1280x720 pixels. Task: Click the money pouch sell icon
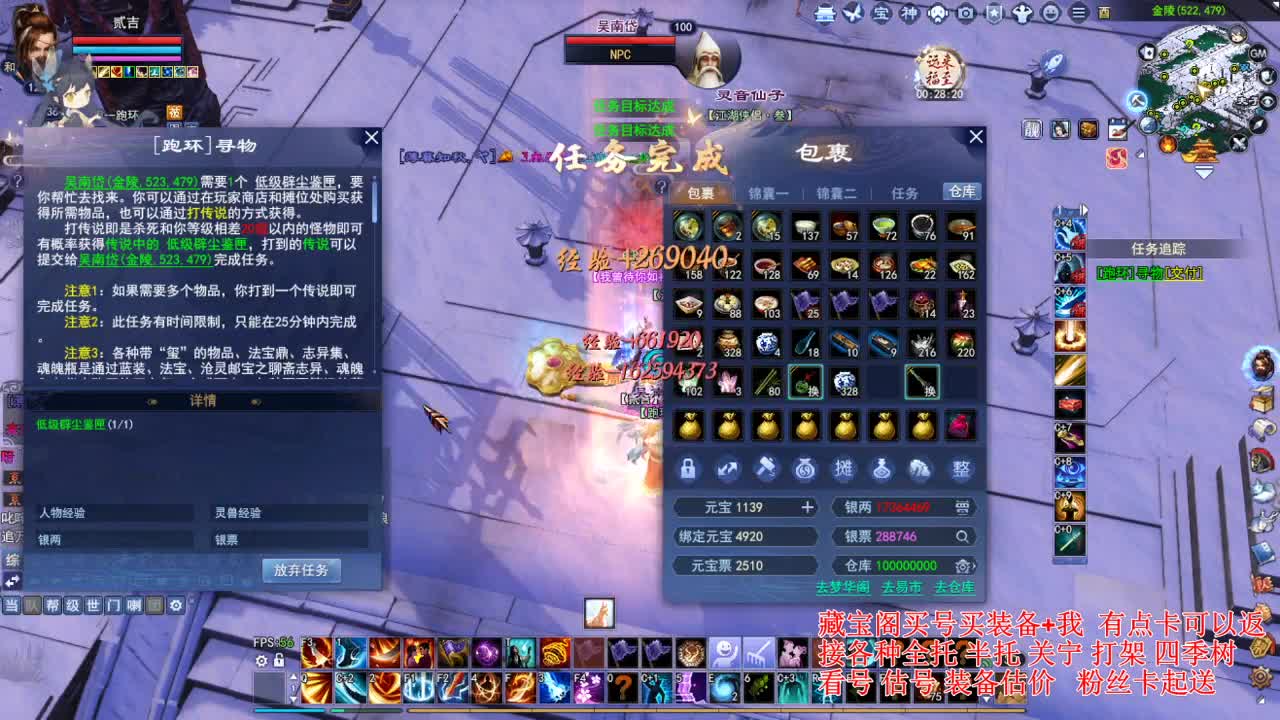(805, 470)
